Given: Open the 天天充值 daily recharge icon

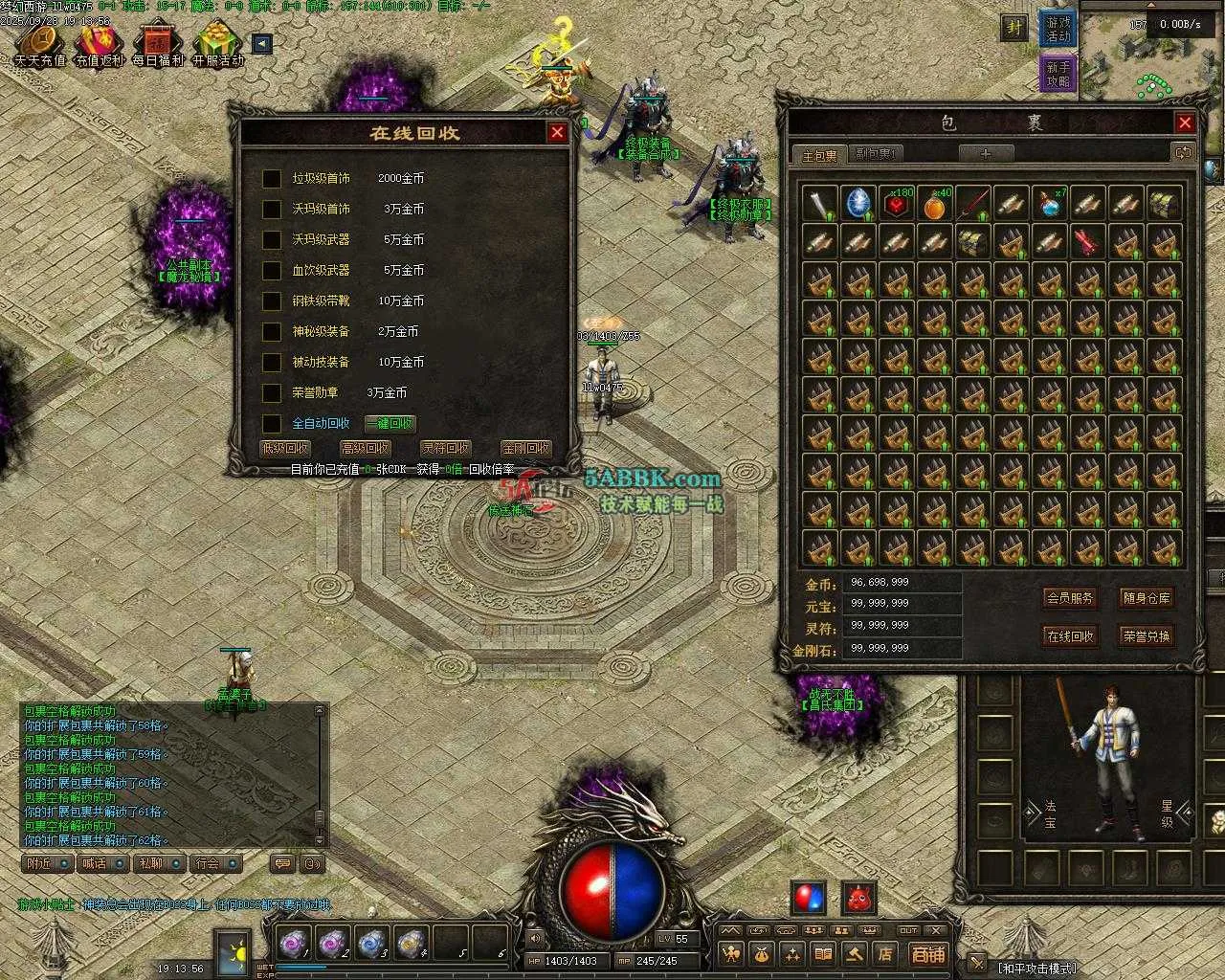Looking at the screenshot, I should point(40,45).
